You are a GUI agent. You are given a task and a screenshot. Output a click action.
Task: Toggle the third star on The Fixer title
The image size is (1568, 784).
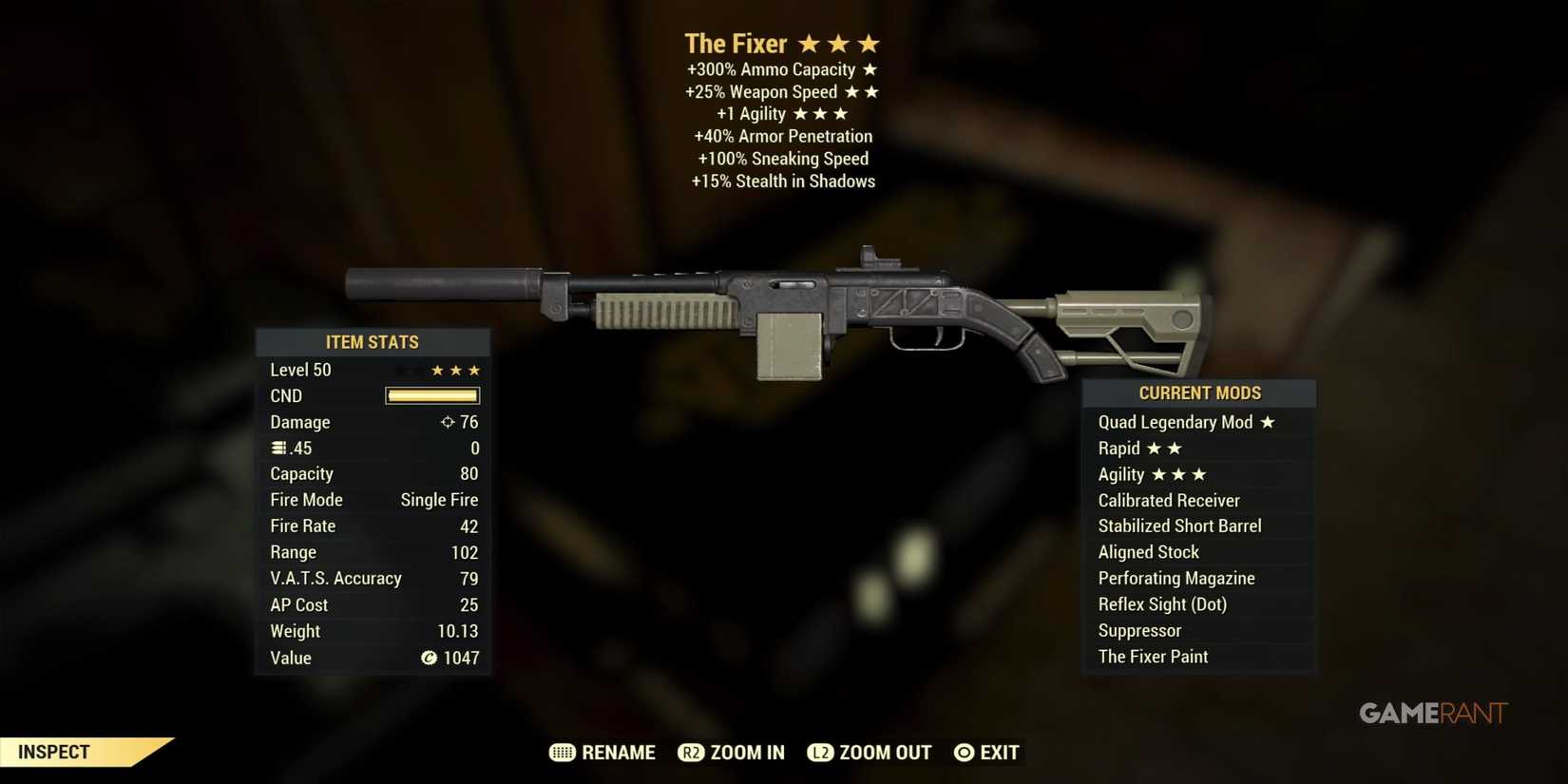pyautogui.click(x=870, y=43)
